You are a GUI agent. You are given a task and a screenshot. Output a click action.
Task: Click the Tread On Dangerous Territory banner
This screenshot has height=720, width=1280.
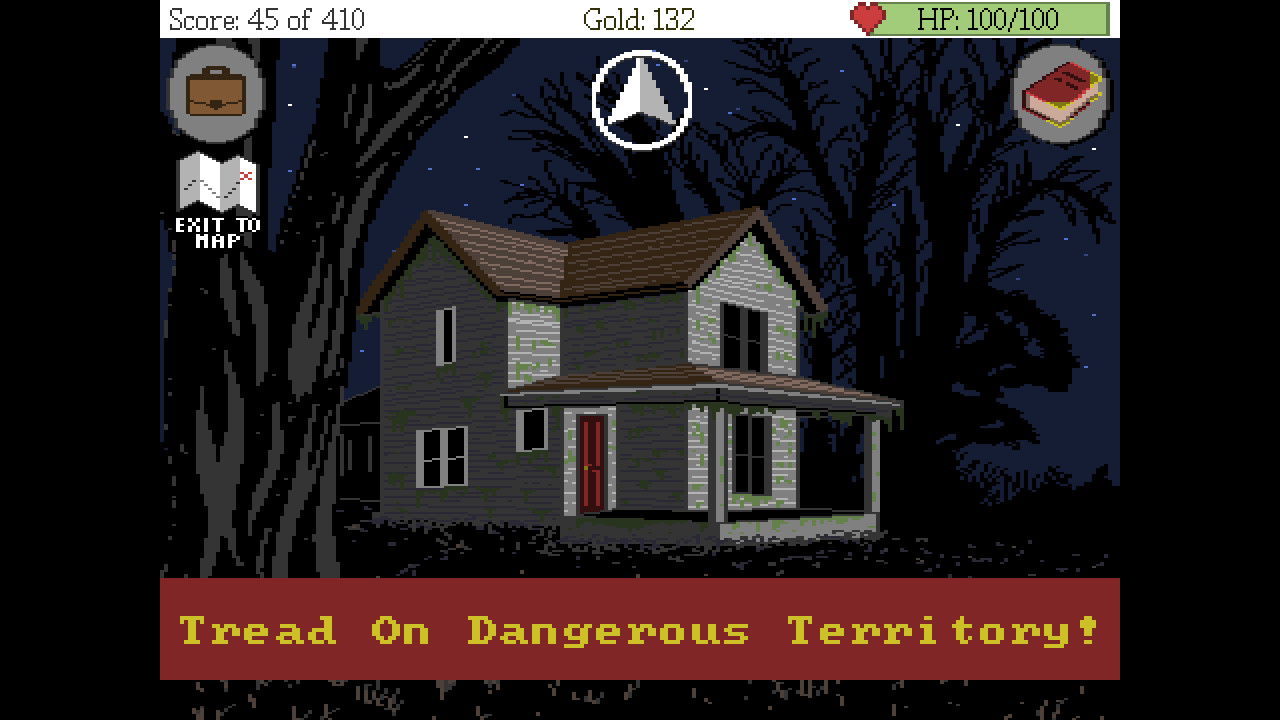coord(640,630)
